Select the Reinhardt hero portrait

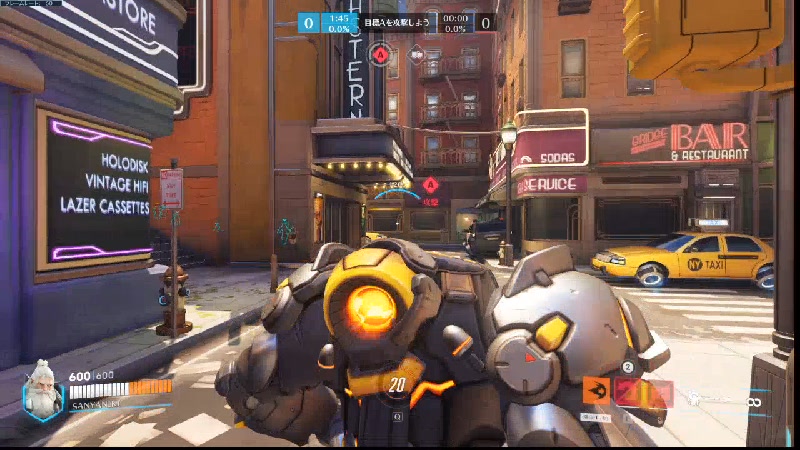click(43, 390)
